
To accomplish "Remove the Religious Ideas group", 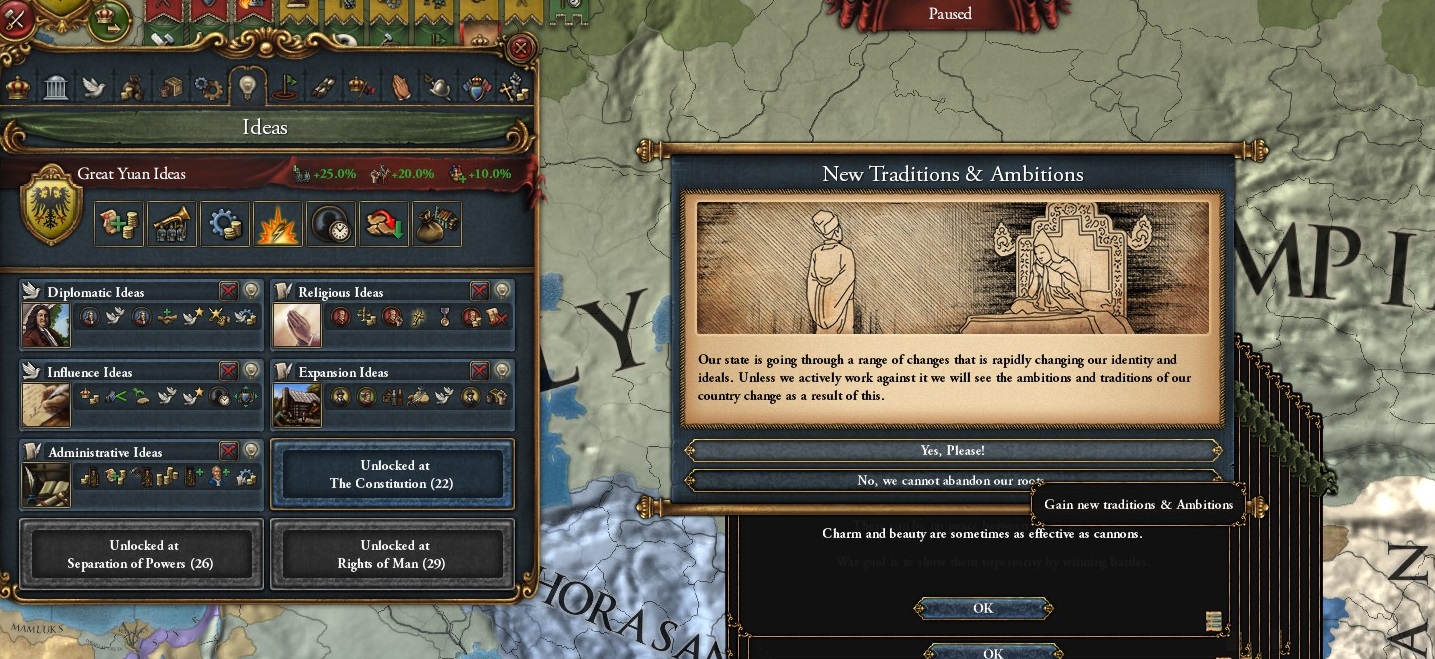I will (x=480, y=291).
